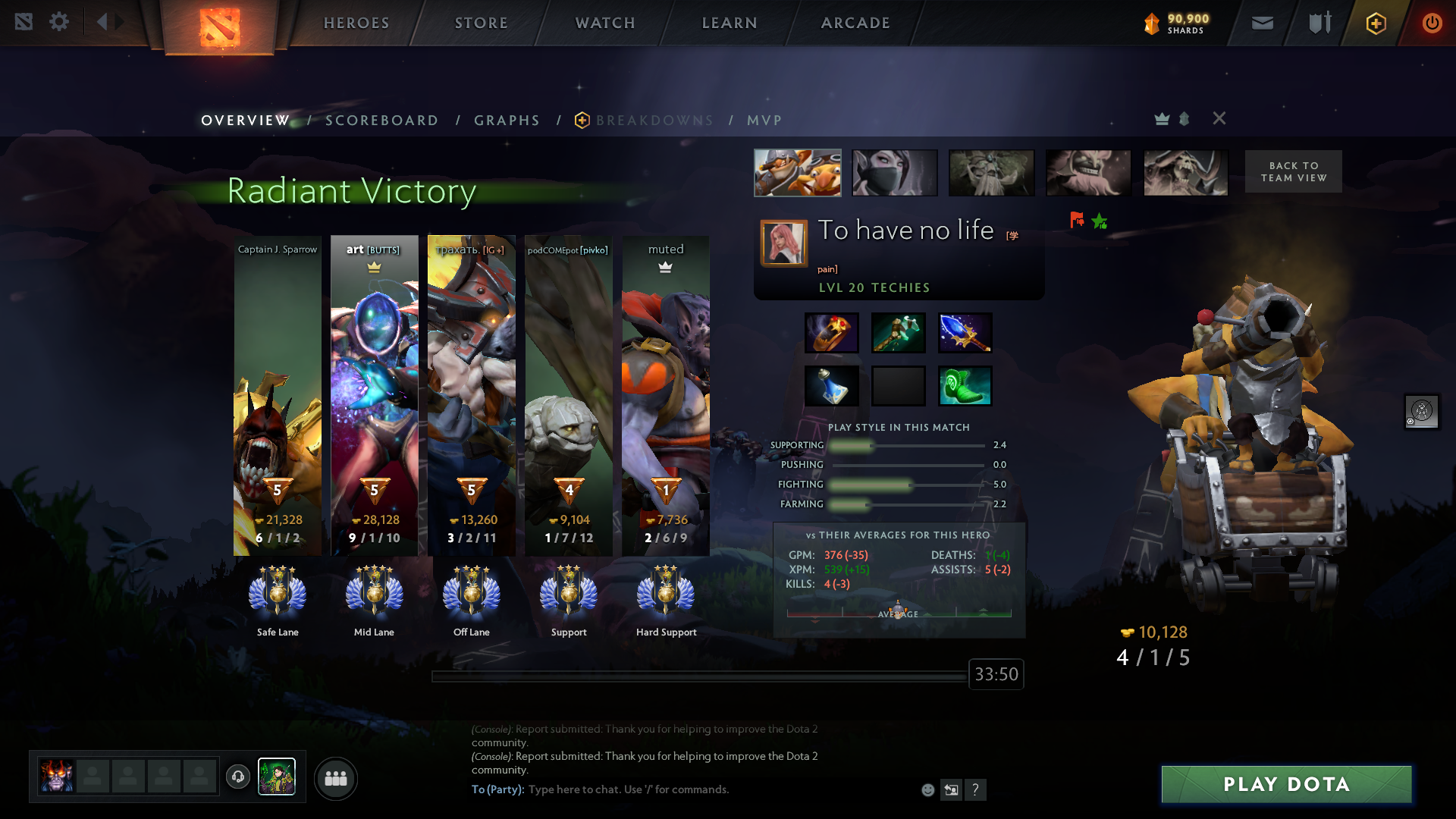1456x819 pixels.
Task: Select the masked assassin hero portrait
Action: (894, 173)
